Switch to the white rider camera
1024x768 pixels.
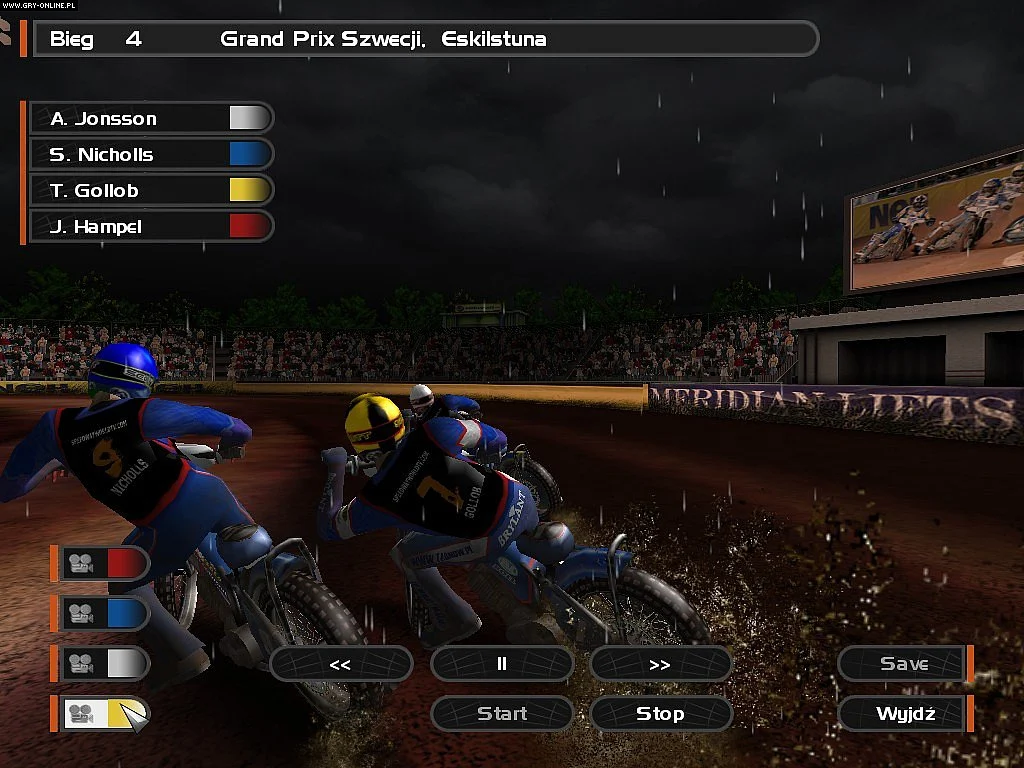coord(105,663)
